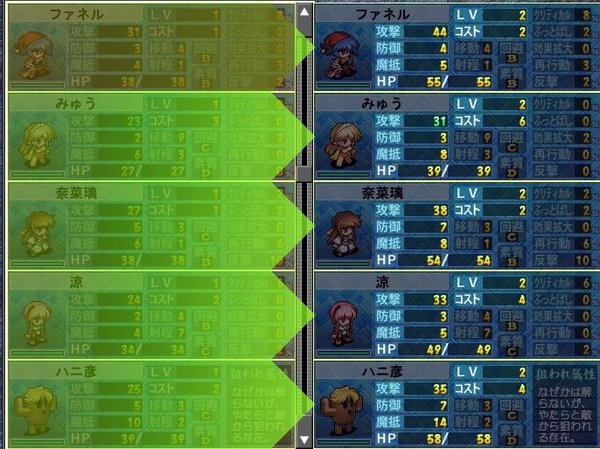Image resolution: width=600 pixels, height=449 pixels.
Task: Select the LV 2 ハニ彦 unit card
Action: 456,402
